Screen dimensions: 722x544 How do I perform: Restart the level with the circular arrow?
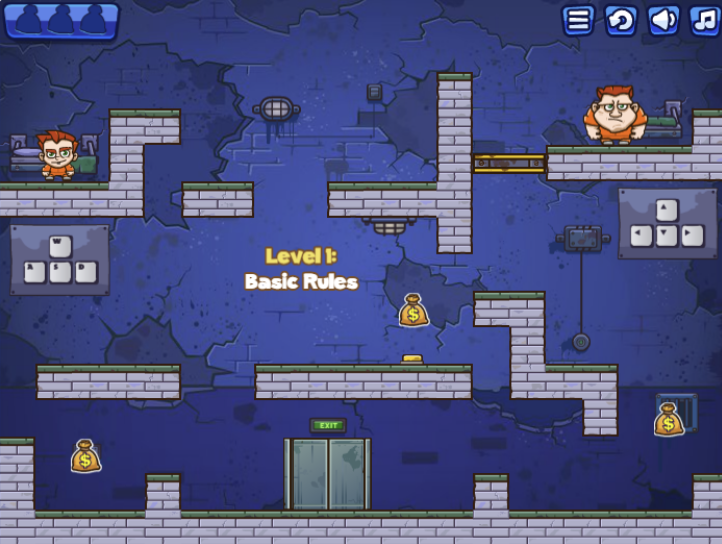click(621, 20)
